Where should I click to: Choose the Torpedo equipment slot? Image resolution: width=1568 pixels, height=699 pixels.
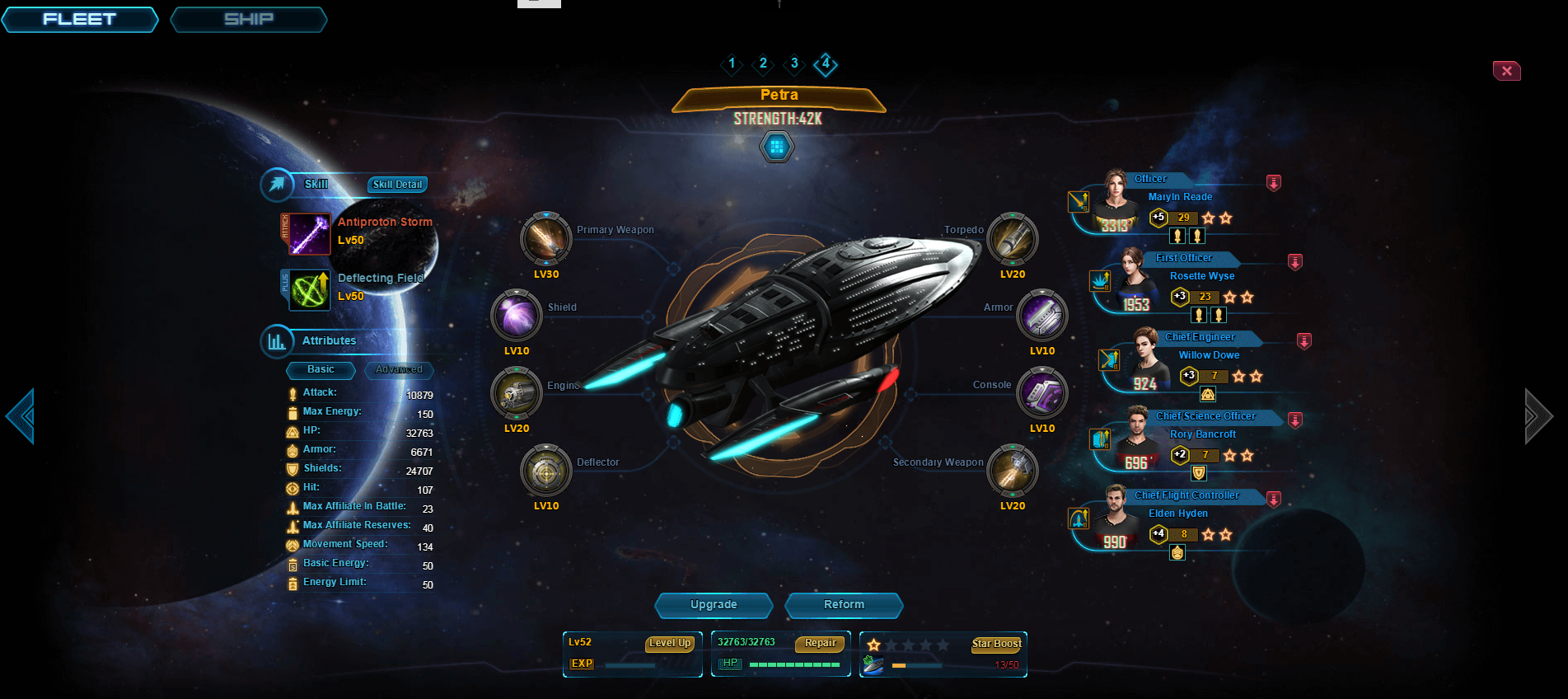(x=1013, y=239)
